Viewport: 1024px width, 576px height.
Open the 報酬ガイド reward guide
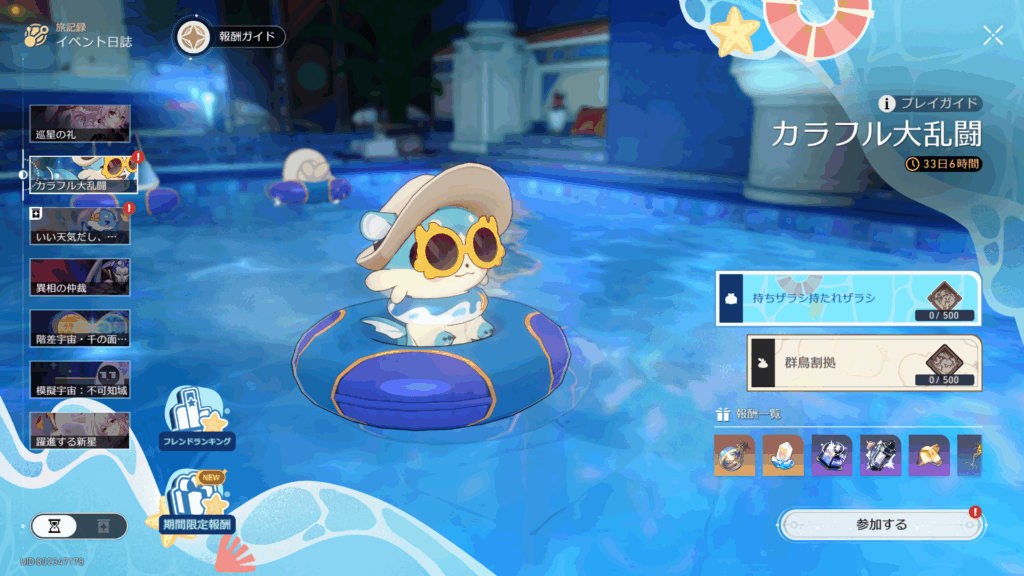pyautogui.click(x=231, y=37)
